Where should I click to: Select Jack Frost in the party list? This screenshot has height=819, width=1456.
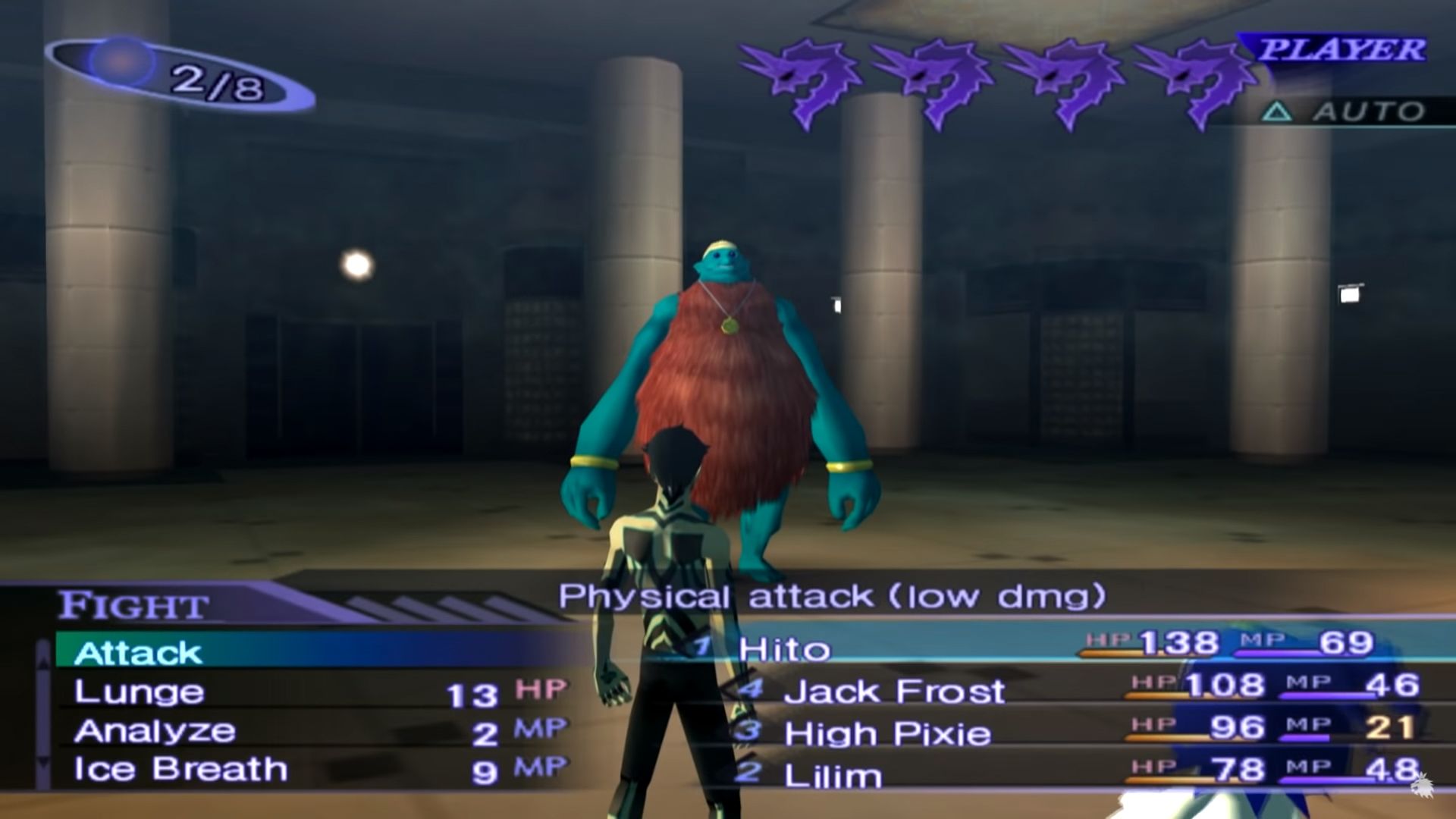click(895, 692)
